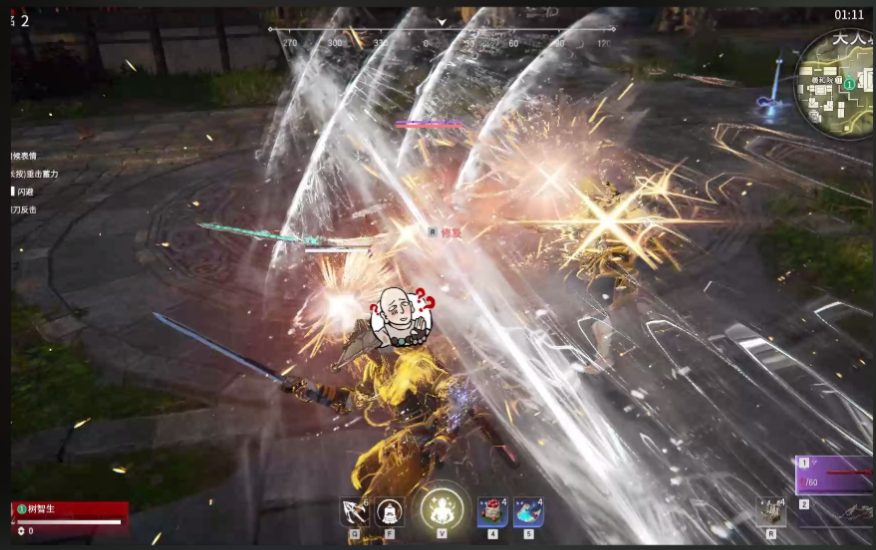Use the repair kit item slot
This screenshot has height=550, width=876.
point(770,512)
